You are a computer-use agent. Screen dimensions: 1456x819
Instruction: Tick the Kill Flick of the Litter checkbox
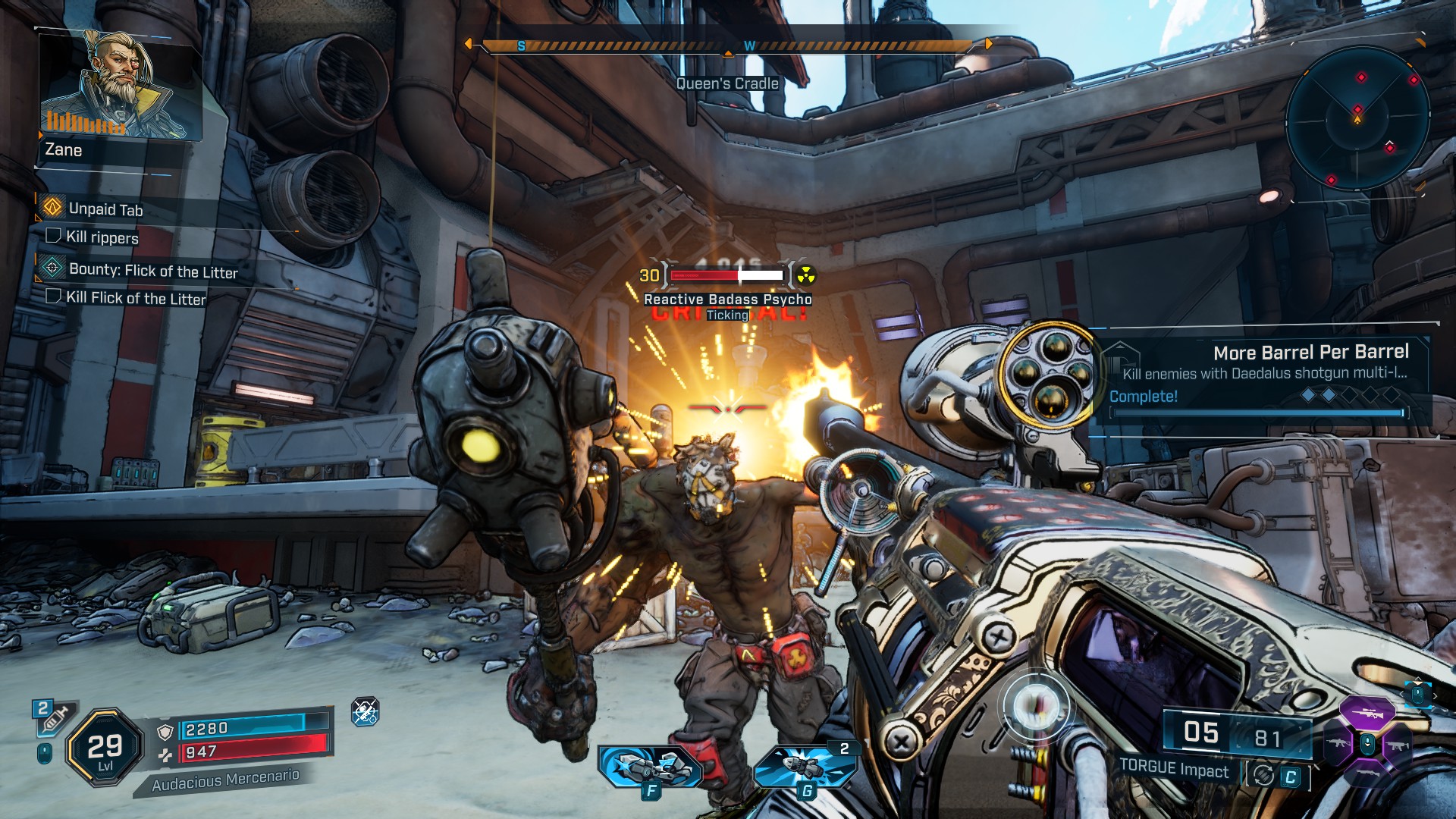[x=53, y=296]
